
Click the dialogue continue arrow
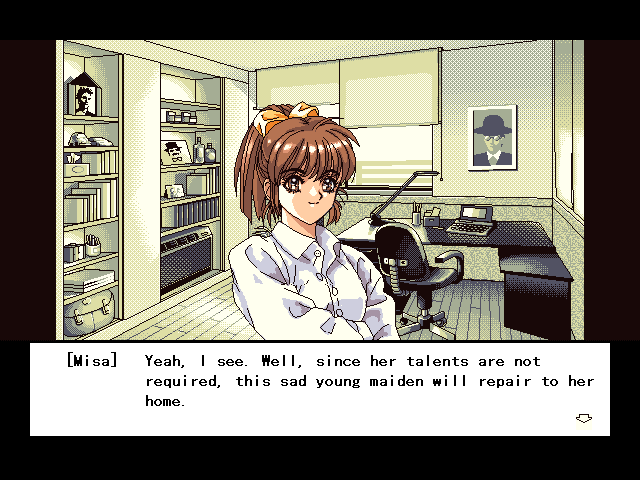[584, 418]
